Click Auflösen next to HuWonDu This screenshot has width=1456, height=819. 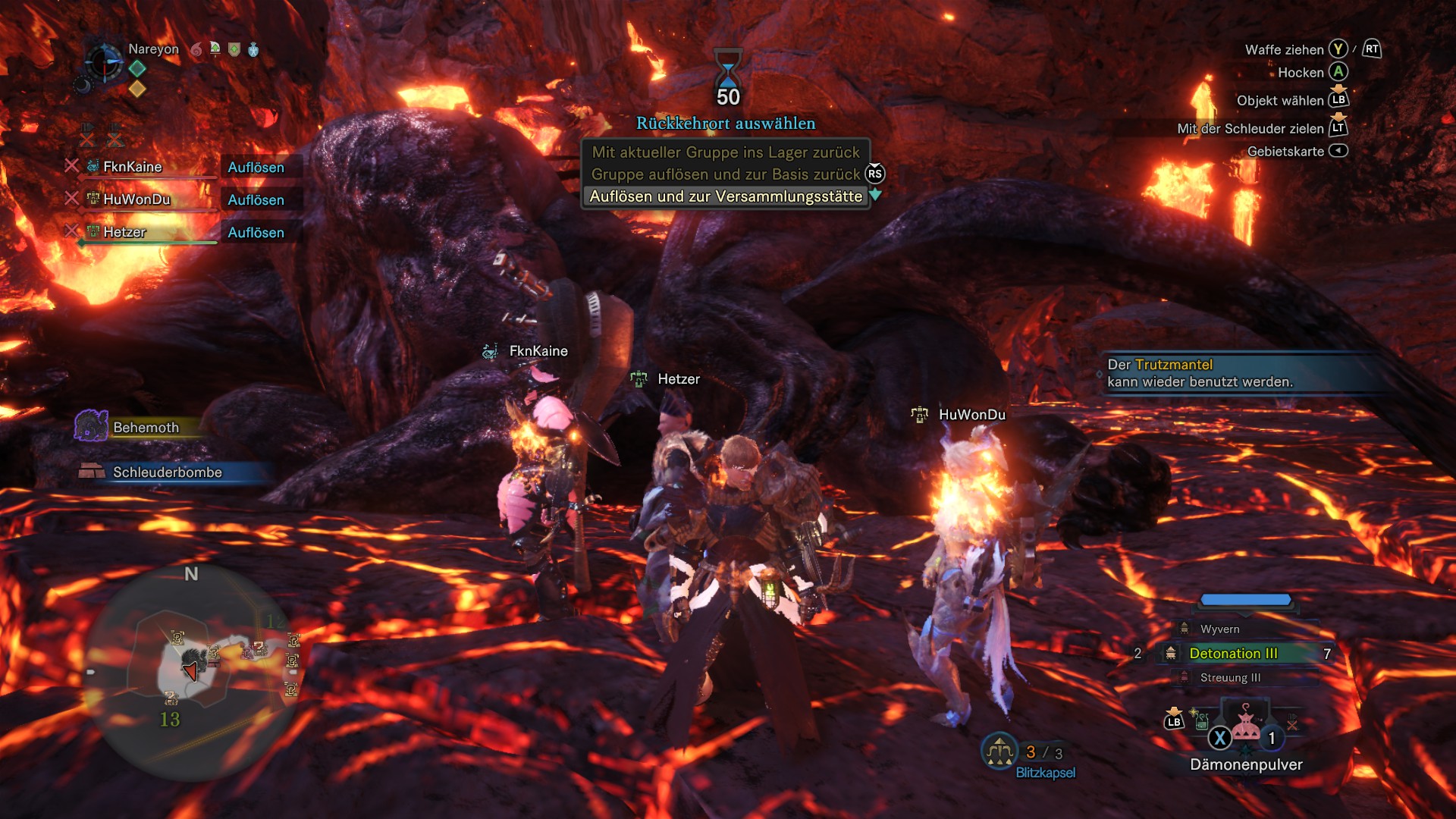(x=256, y=199)
